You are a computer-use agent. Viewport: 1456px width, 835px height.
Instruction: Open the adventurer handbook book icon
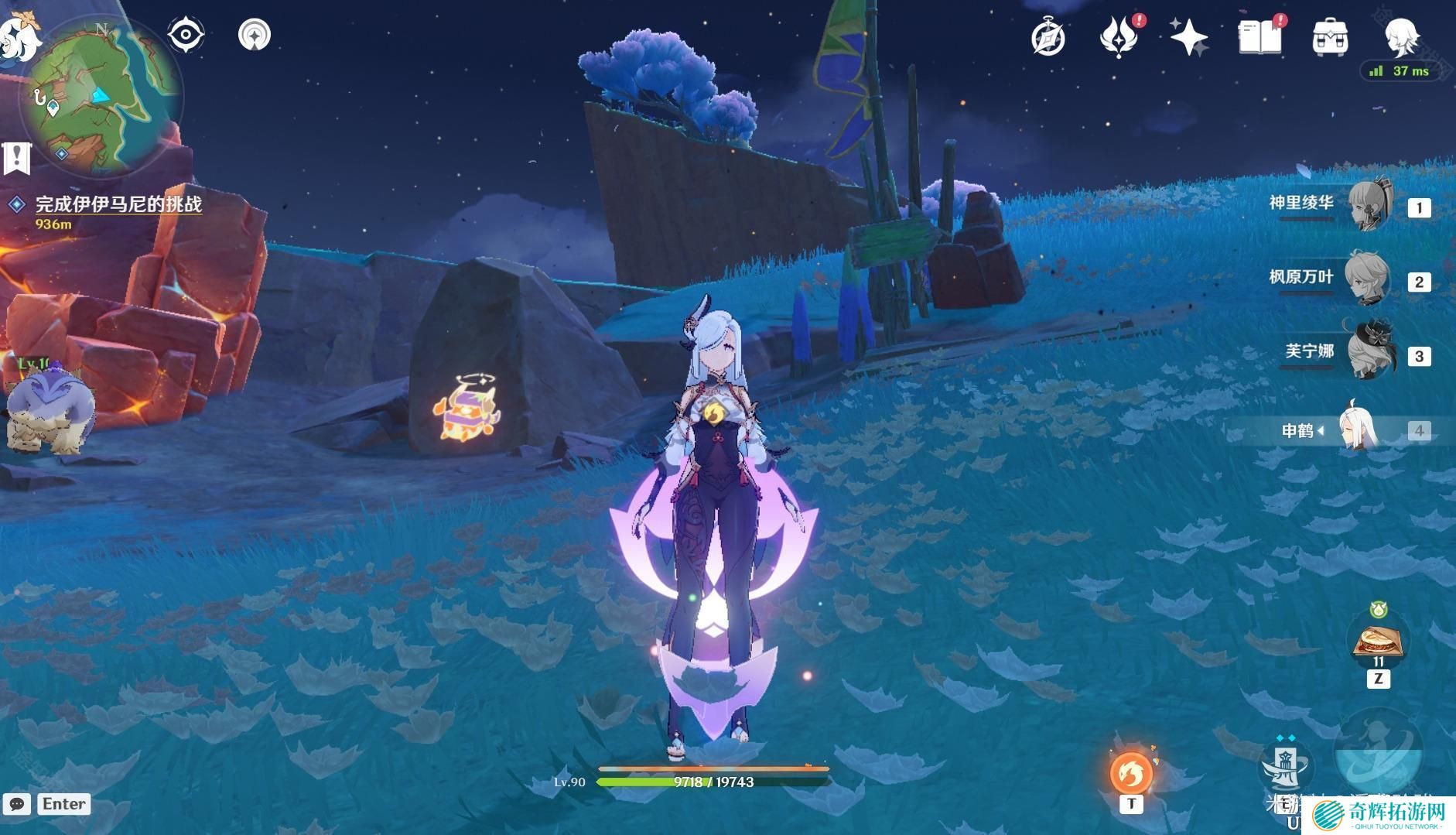pyautogui.click(x=1259, y=37)
